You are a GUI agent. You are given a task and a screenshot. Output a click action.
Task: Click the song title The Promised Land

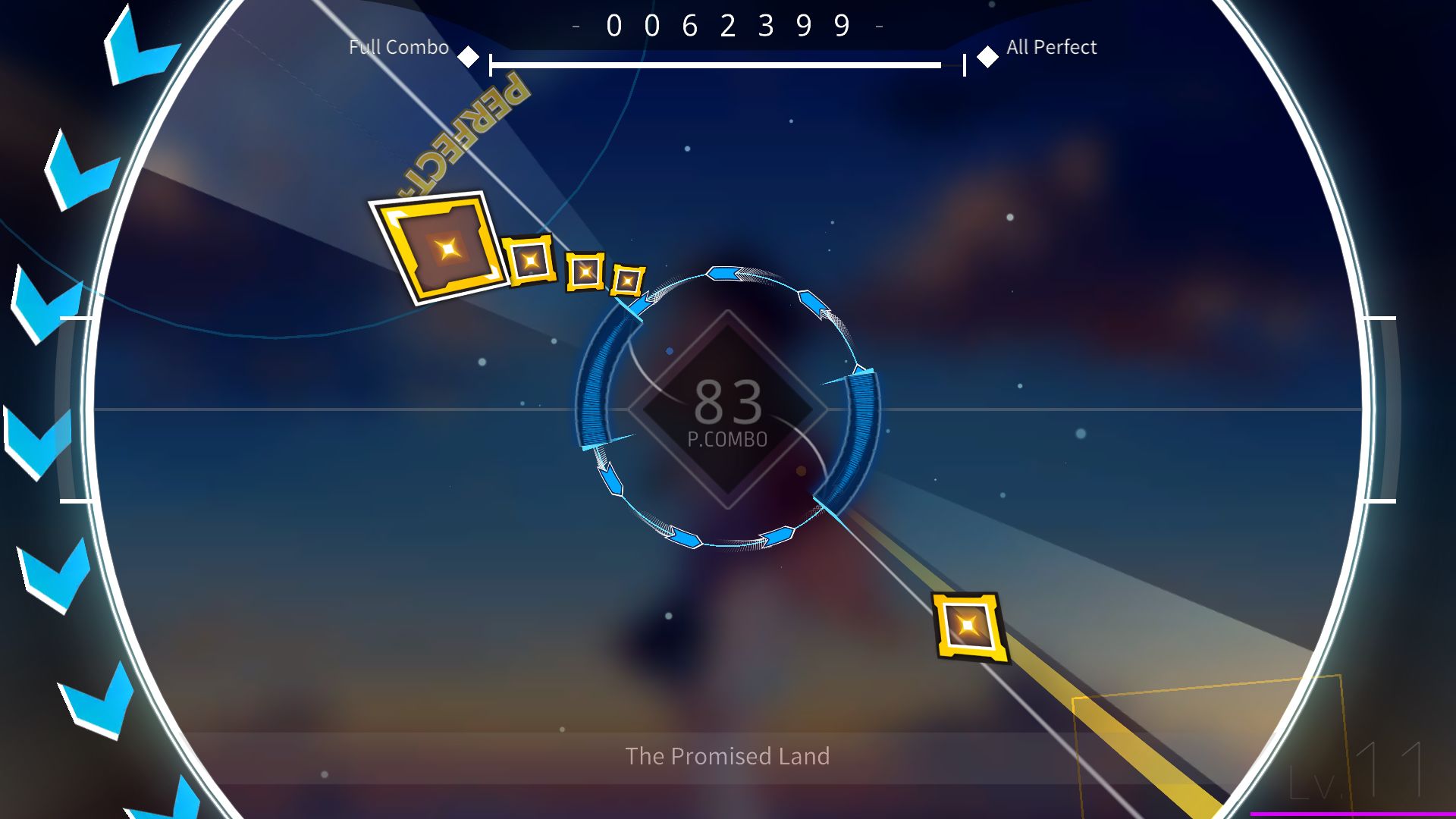727,756
